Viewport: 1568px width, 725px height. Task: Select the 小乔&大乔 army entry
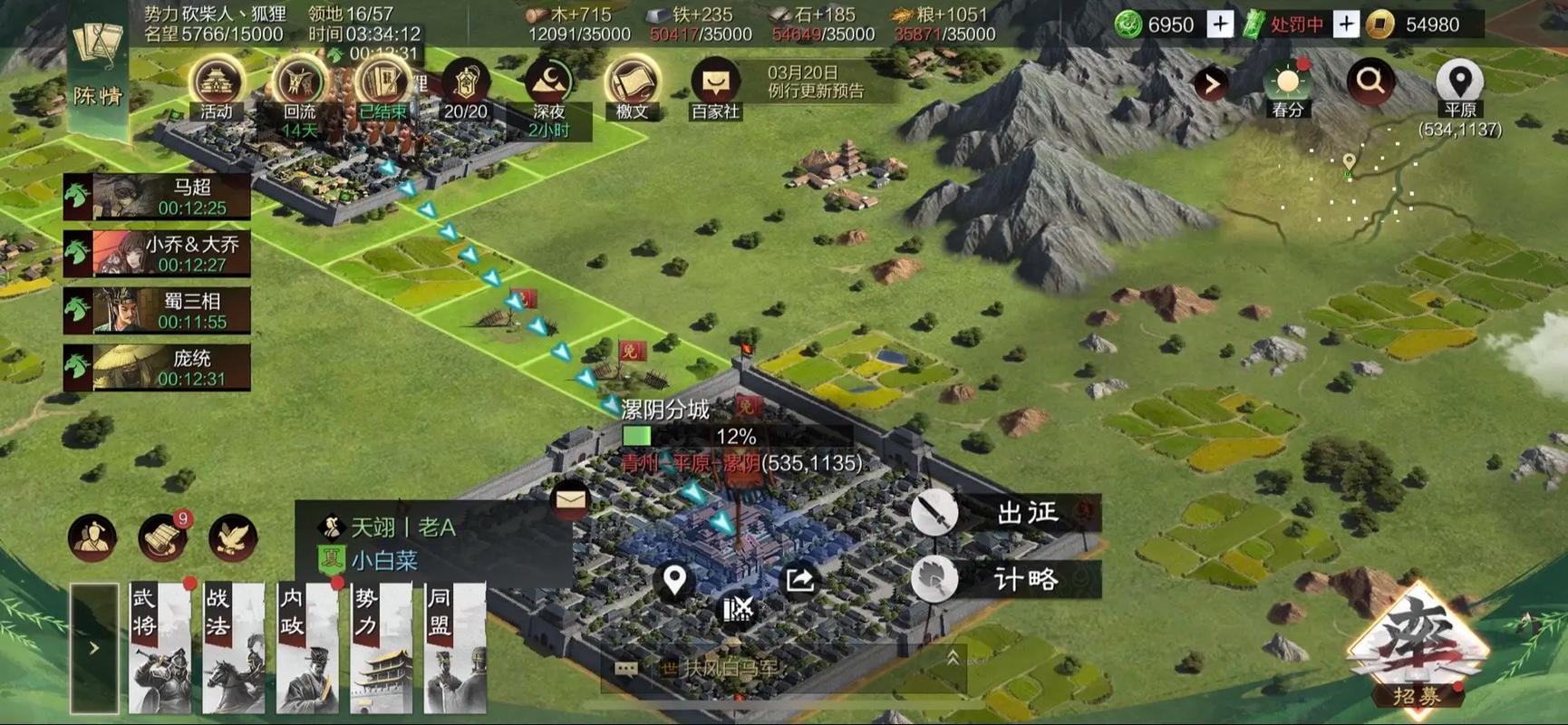(157, 254)
